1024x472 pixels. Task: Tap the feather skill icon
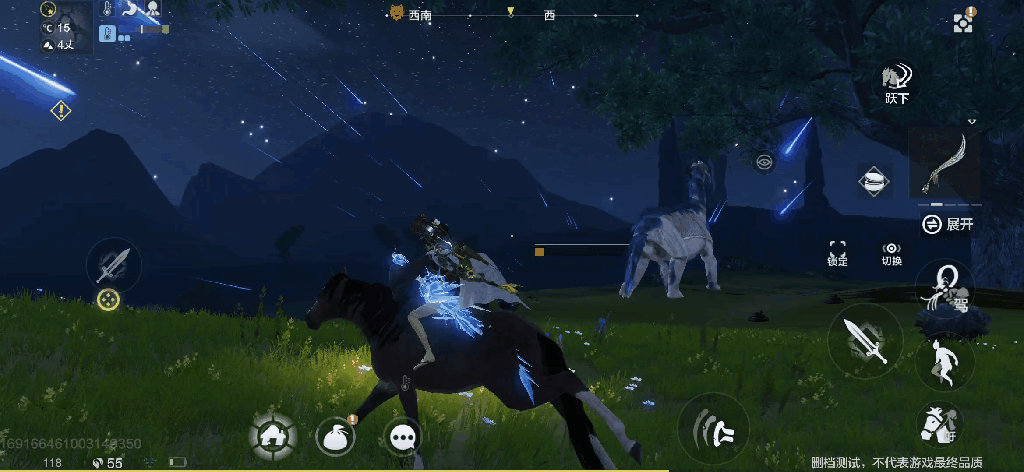[113, 264]
